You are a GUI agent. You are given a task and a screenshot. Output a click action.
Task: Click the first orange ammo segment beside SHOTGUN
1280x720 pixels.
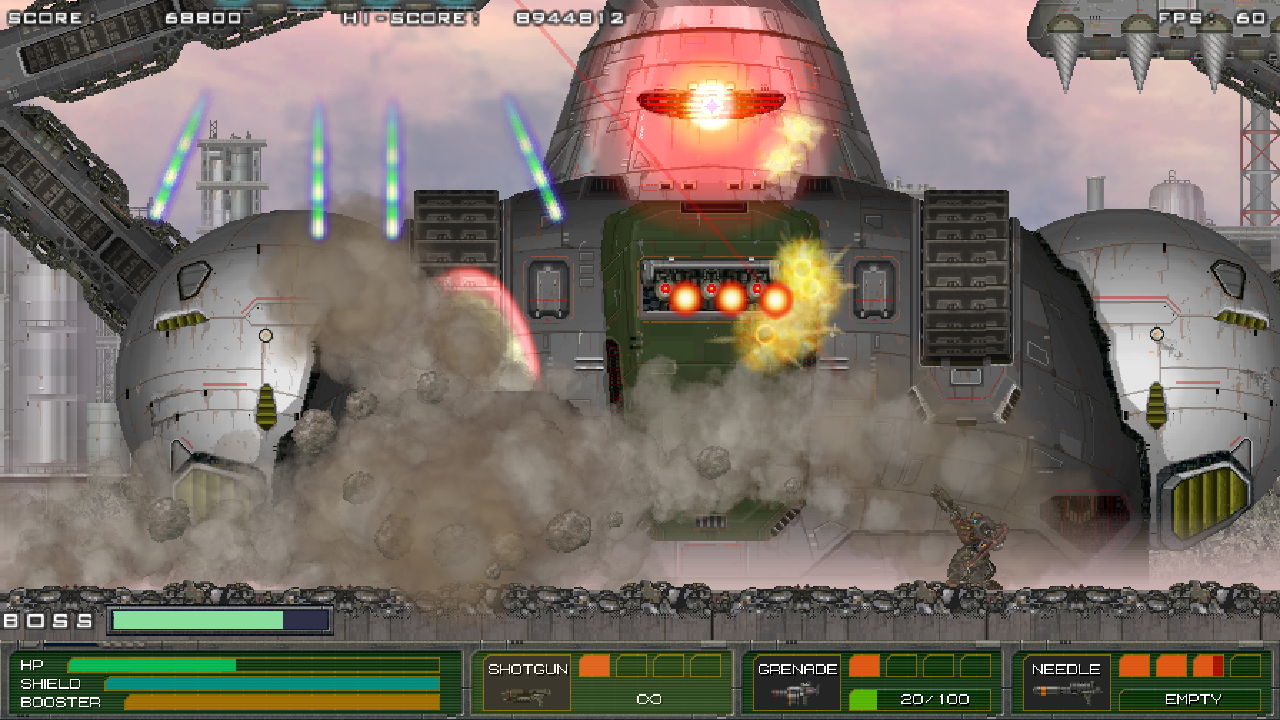593,664
